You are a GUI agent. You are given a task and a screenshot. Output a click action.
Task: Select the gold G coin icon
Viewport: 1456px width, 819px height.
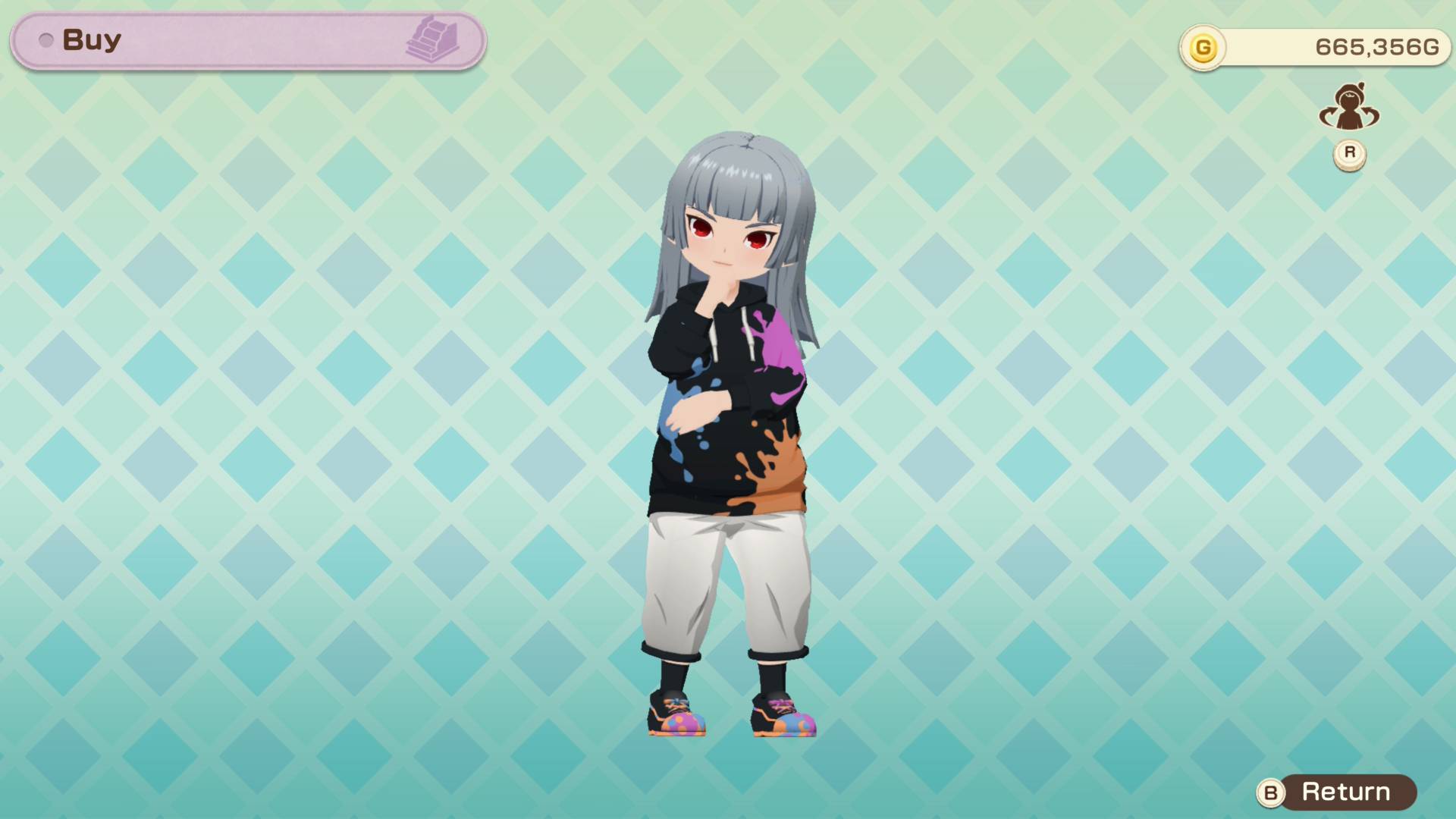click(1204, 48)
